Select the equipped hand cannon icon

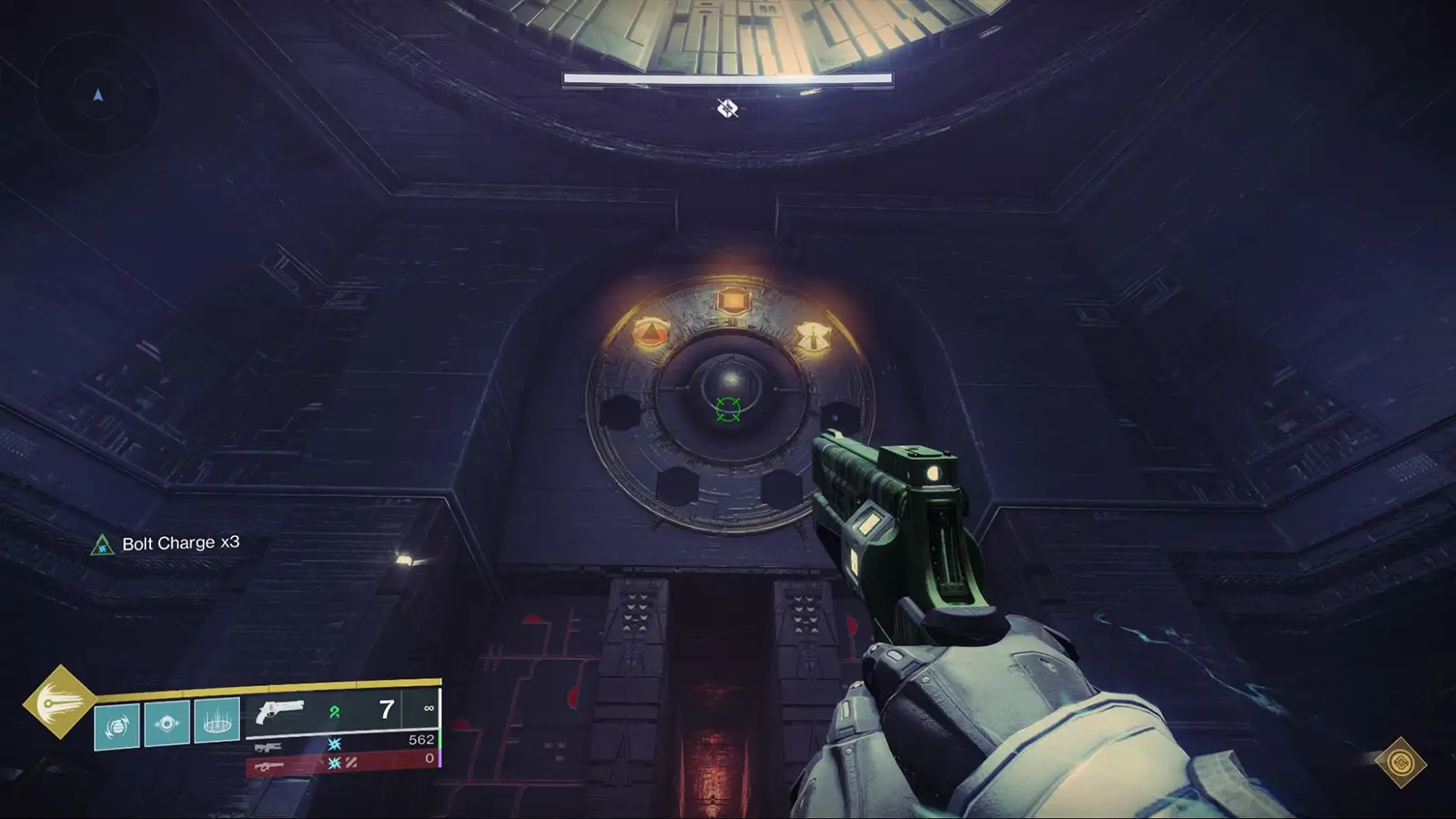[282, 710]
